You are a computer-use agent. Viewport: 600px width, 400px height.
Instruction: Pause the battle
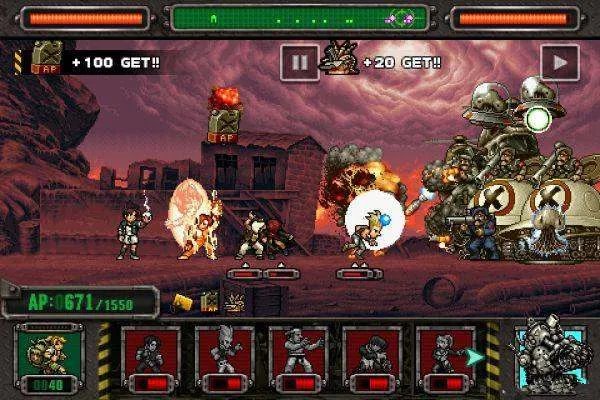pyautogui.click(x=298, y=62)
